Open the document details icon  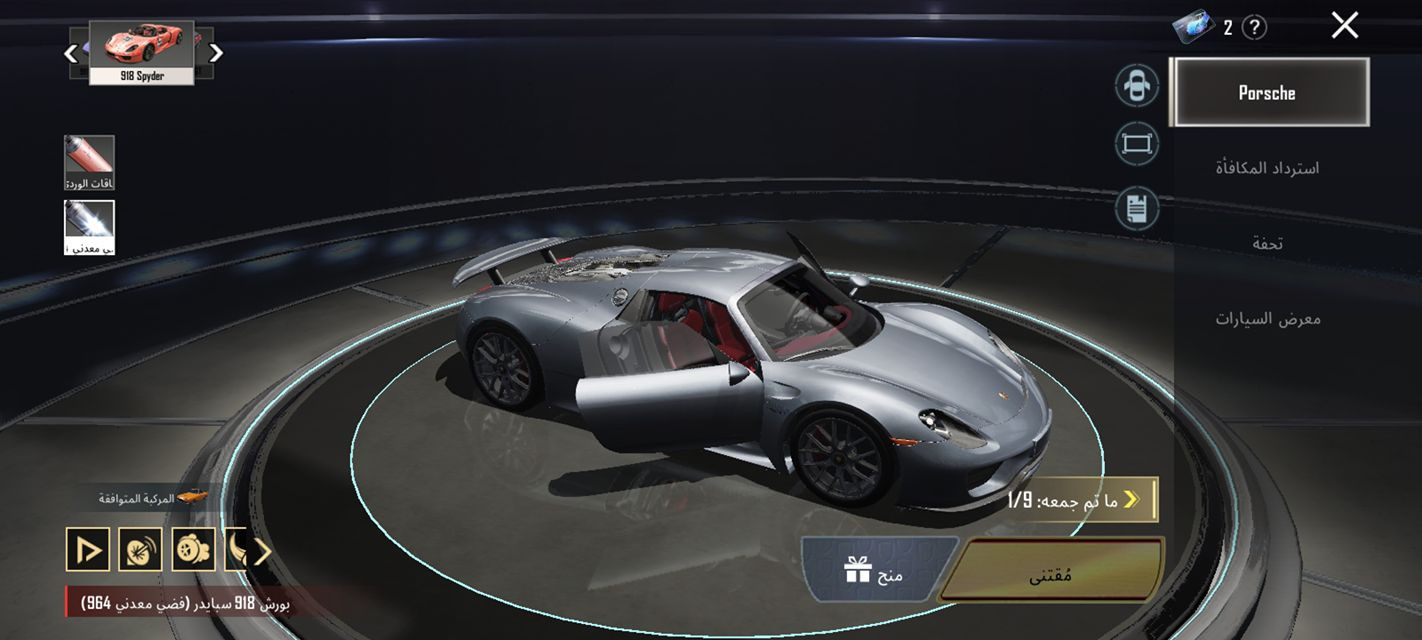click(x=1137, y=209)
